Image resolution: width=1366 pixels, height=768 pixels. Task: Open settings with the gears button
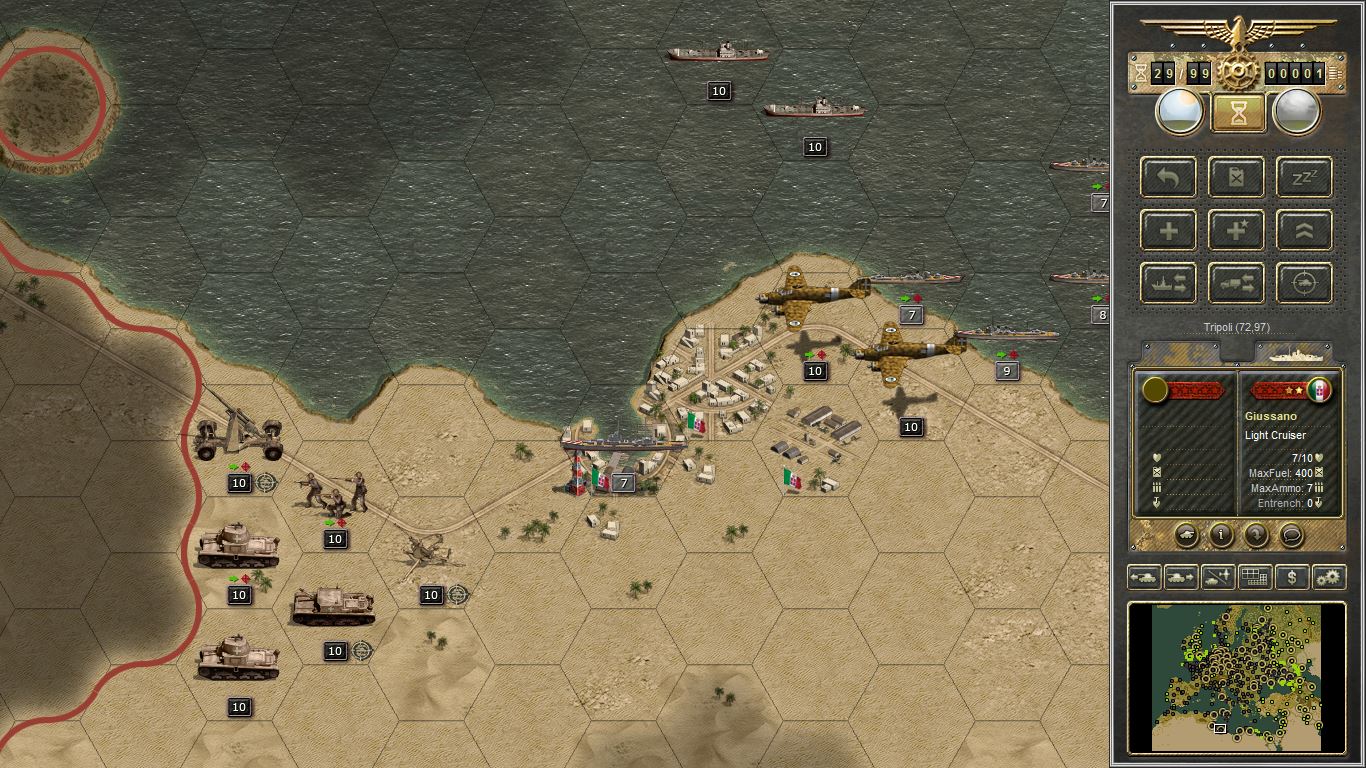1329,577
